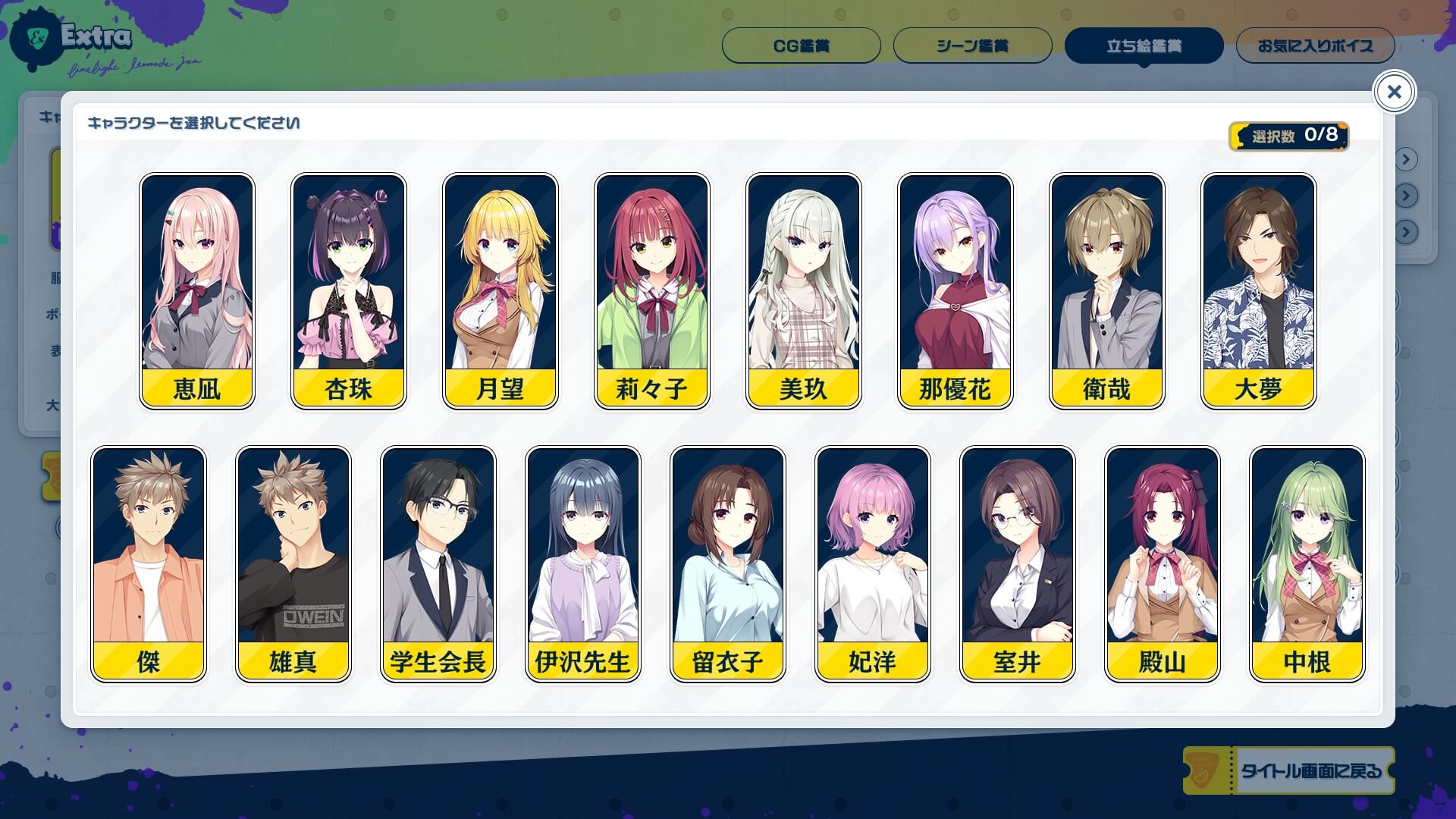Select character 恵凪 for viewing

click(x=196, y=292)
